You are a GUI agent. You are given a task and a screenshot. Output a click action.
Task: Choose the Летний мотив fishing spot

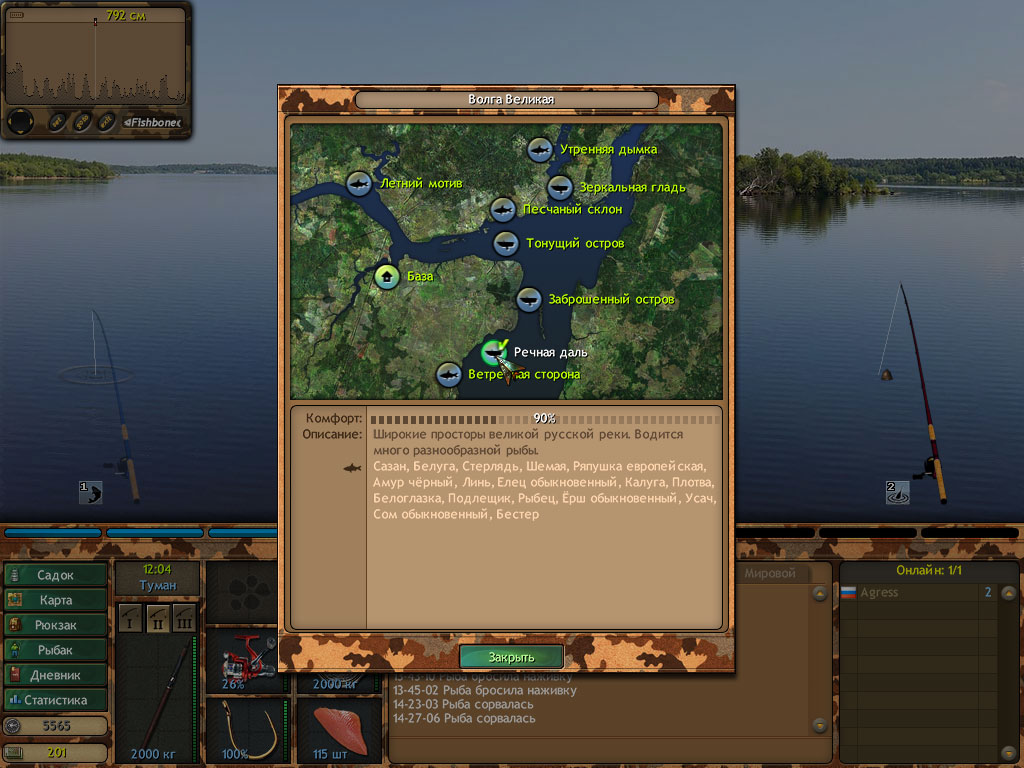[x=359, y=184]
